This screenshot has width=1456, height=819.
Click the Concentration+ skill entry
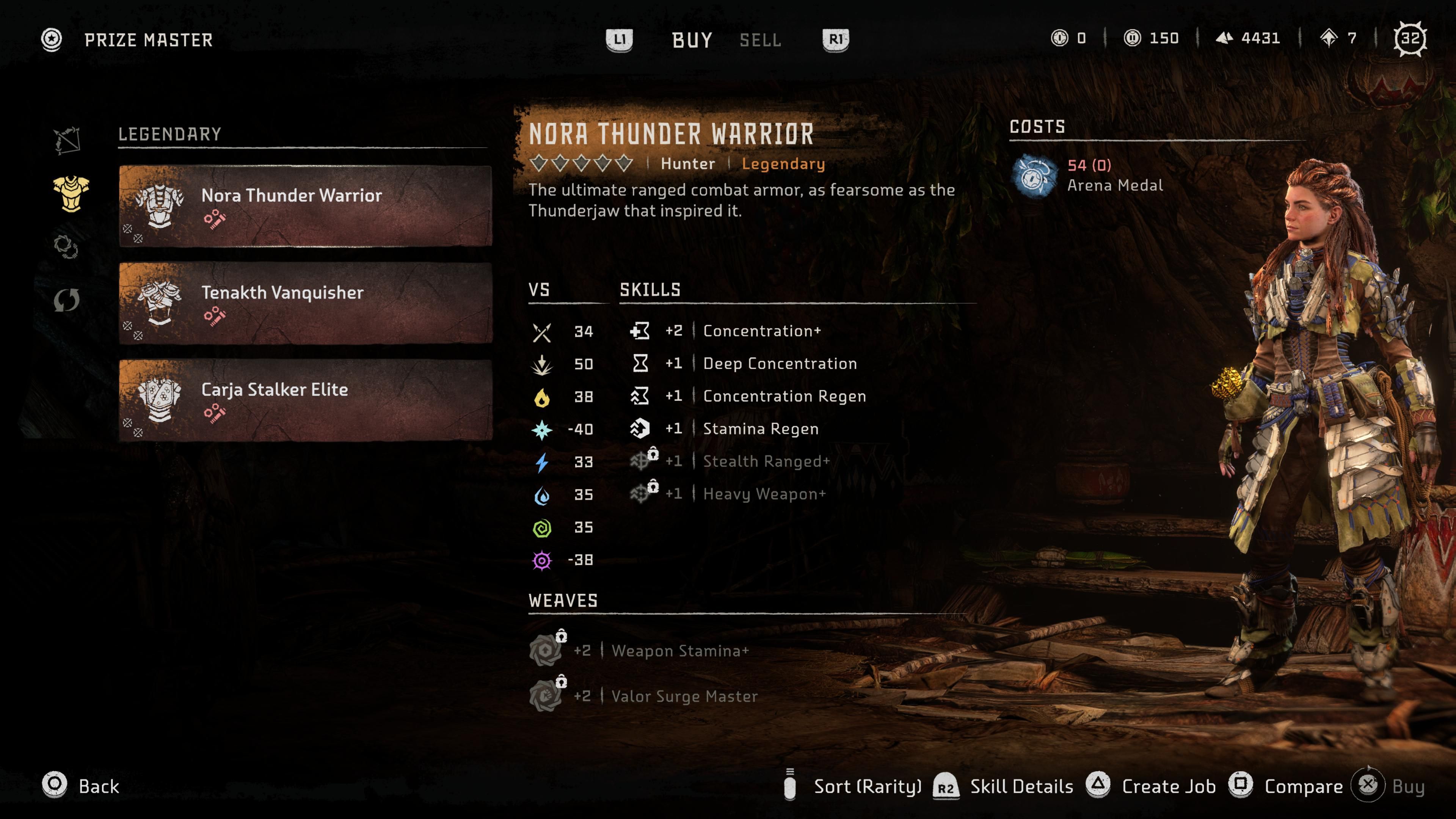click(x=761, y=331)
